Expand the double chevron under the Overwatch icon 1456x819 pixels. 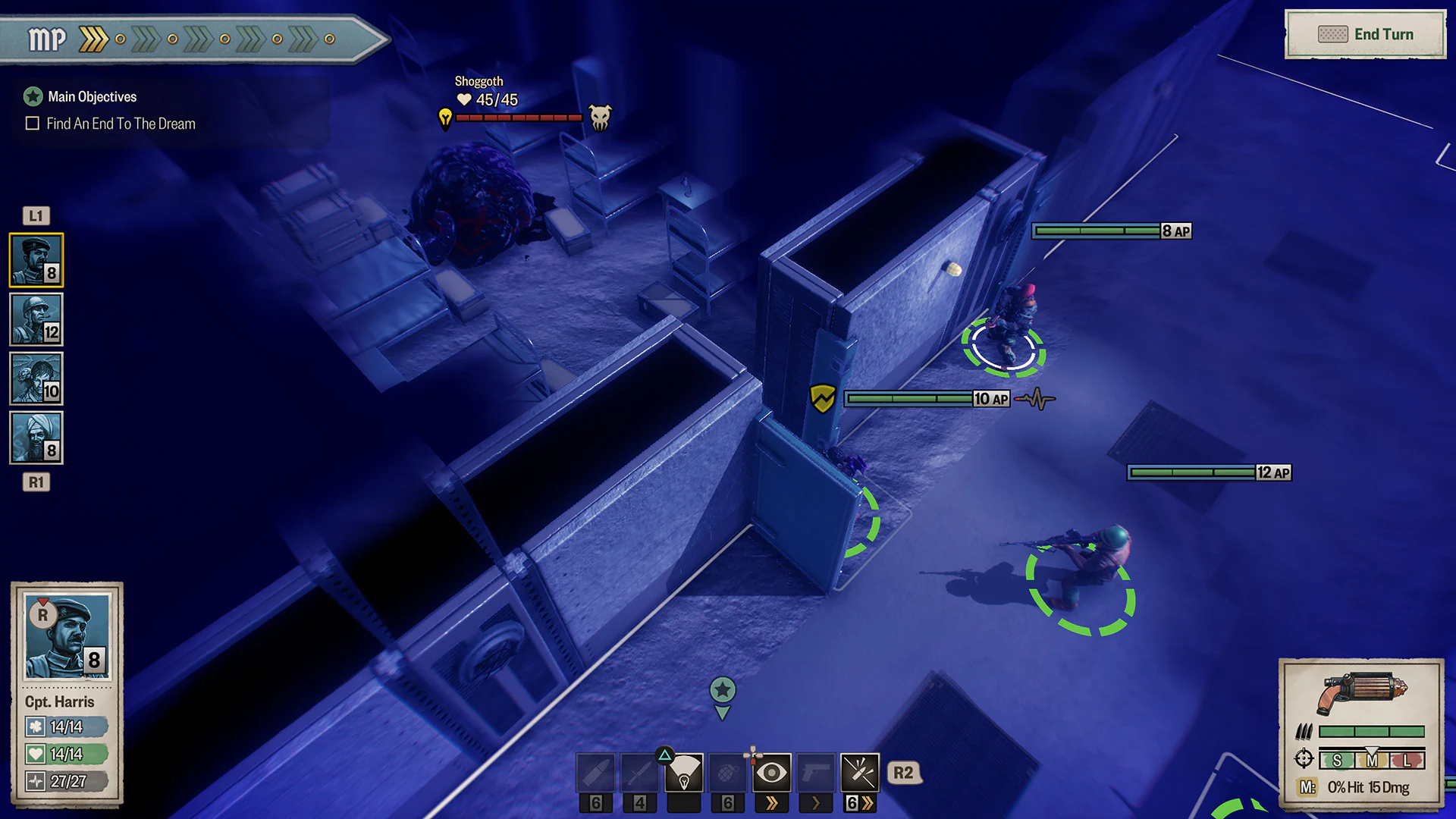[x=772, y=802]
